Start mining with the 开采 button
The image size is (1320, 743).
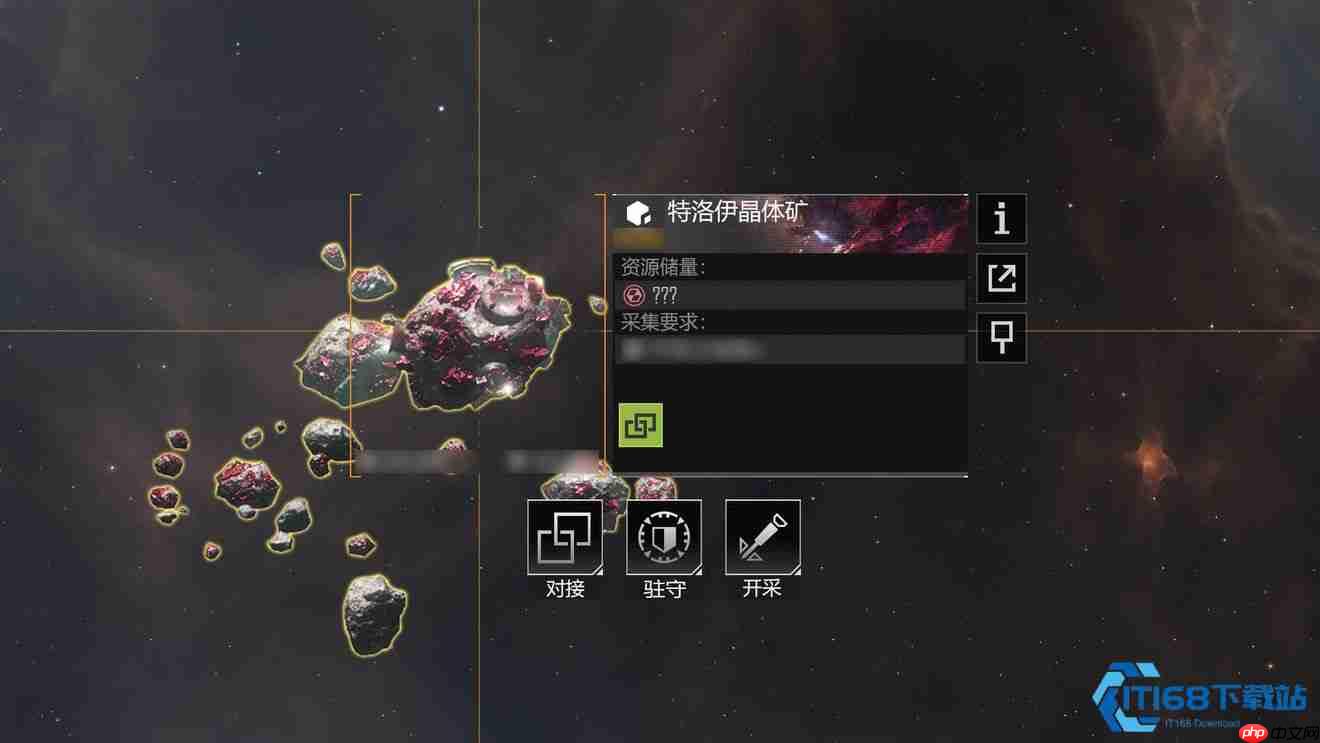click(762, 538)
